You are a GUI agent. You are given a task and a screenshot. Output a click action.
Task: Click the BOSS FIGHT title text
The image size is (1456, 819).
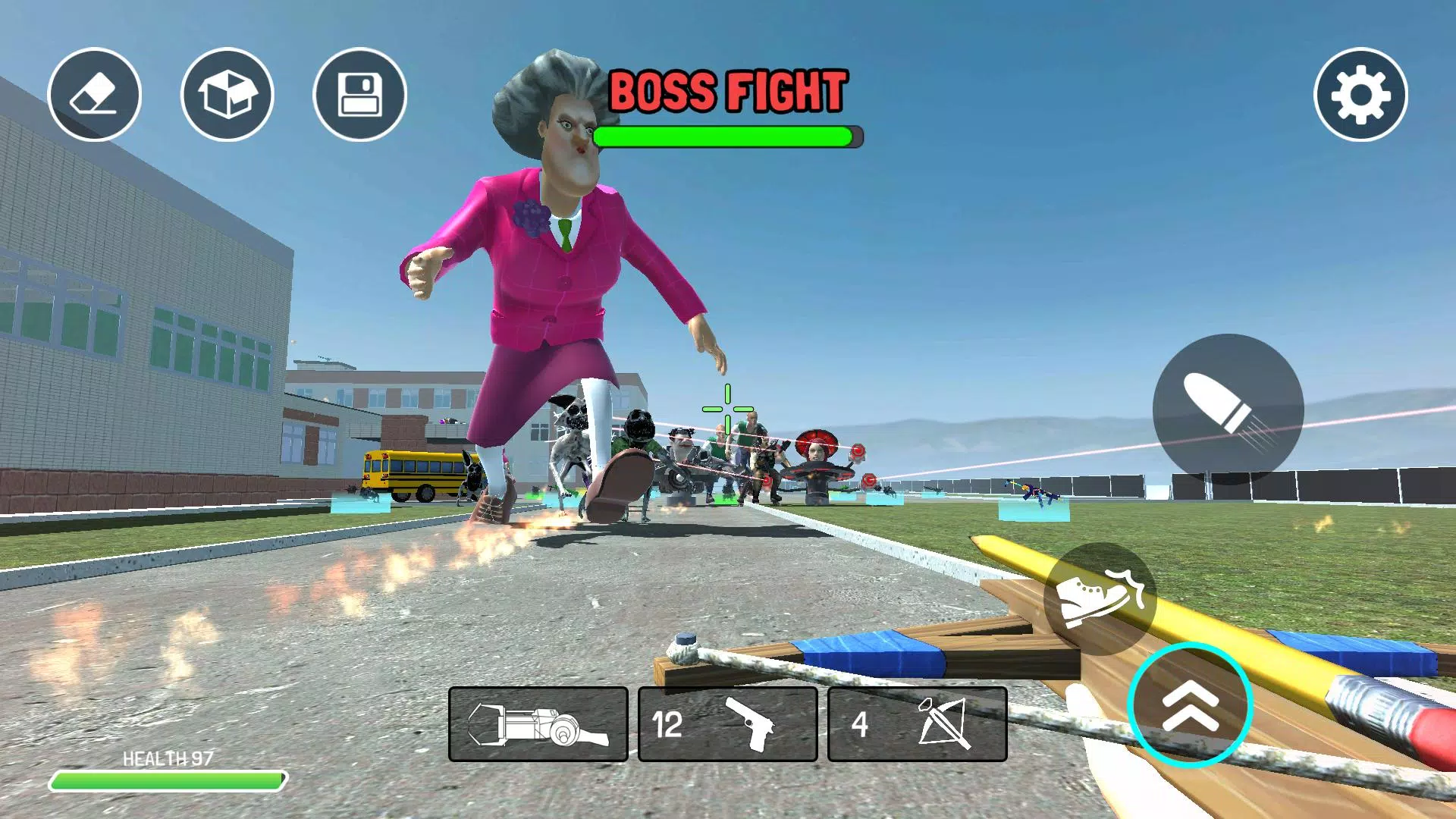(726, 89)
